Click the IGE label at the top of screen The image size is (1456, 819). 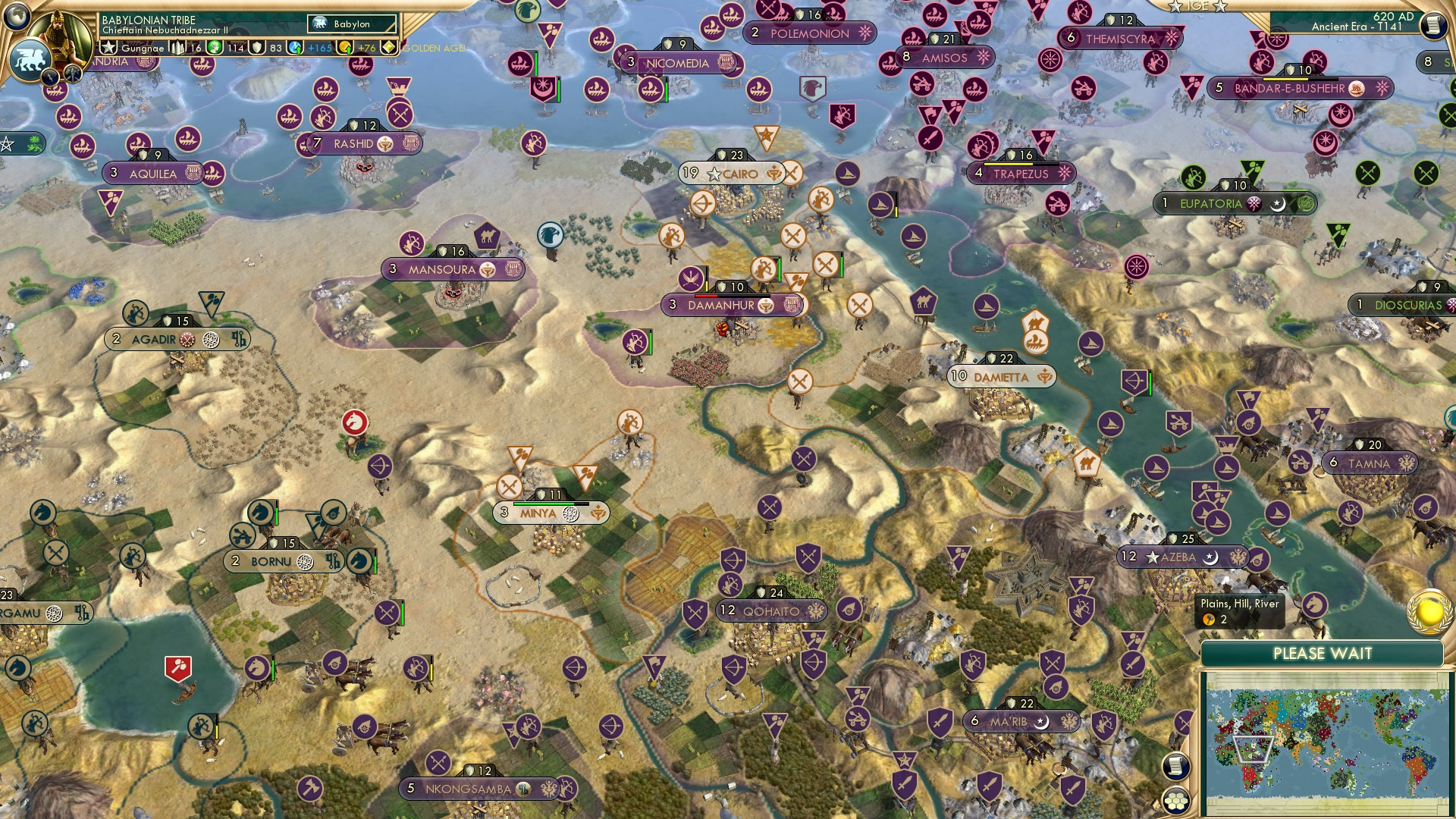pyautogui.click(x=1199, y=6)
